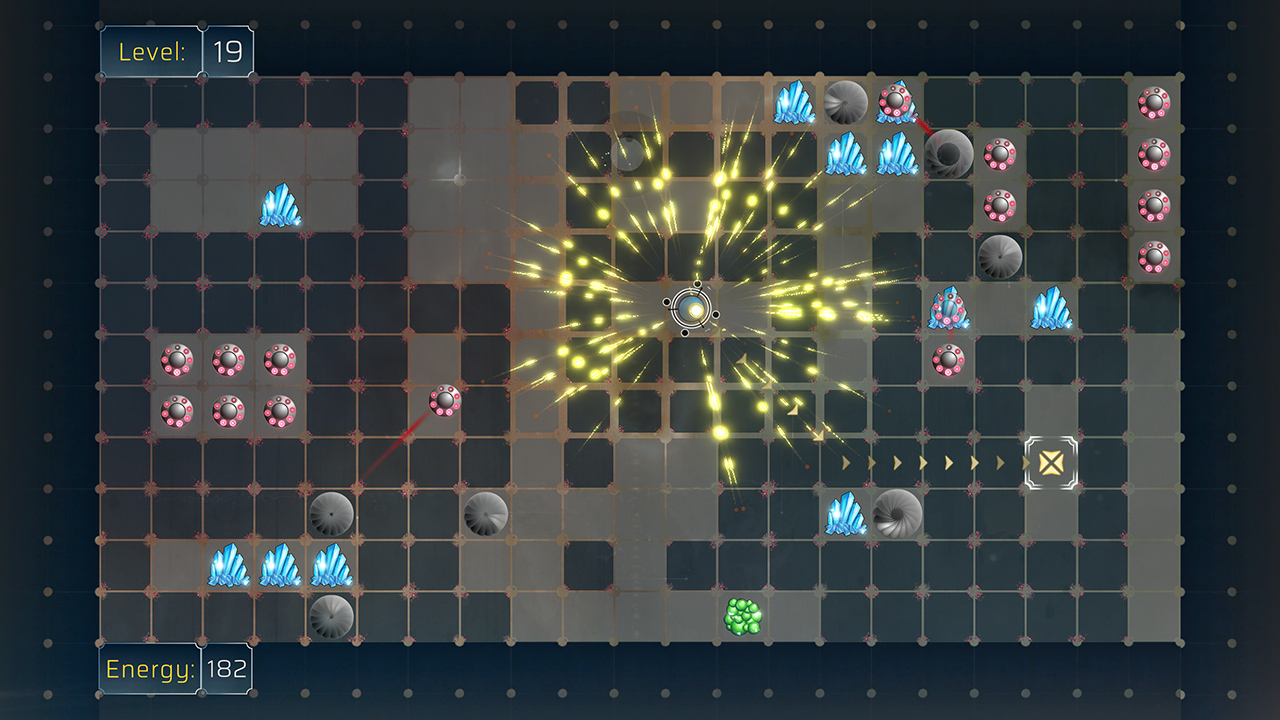Select the glowing orb unit with reticle
The image size is (1280, 720).
pyautogui.click(x=691, y=310)
